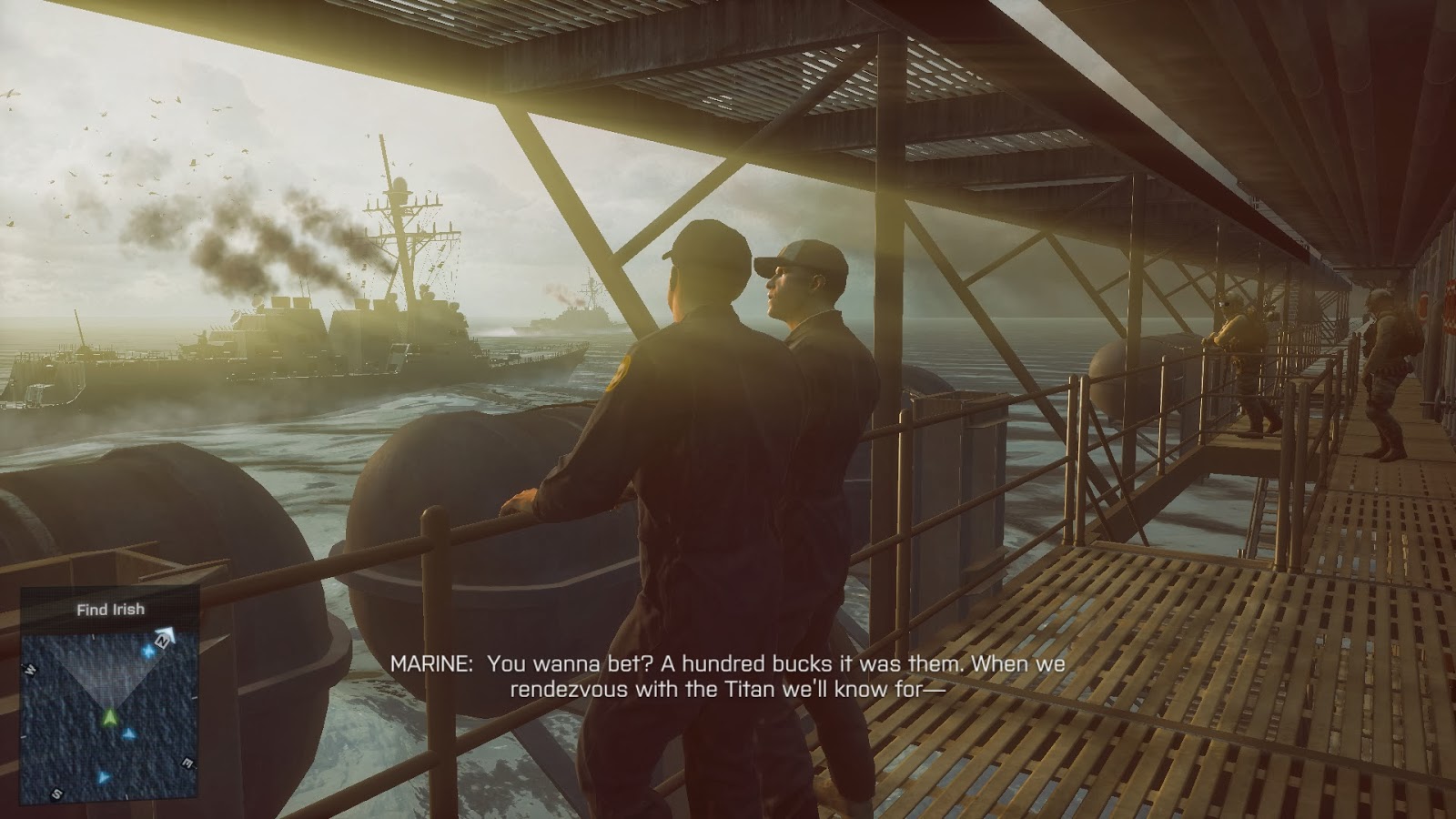The height and width of the screenshot is (819, 1456).
Task: Click the blue teammate arrow below the player arrow
Action: coord(127,733)
